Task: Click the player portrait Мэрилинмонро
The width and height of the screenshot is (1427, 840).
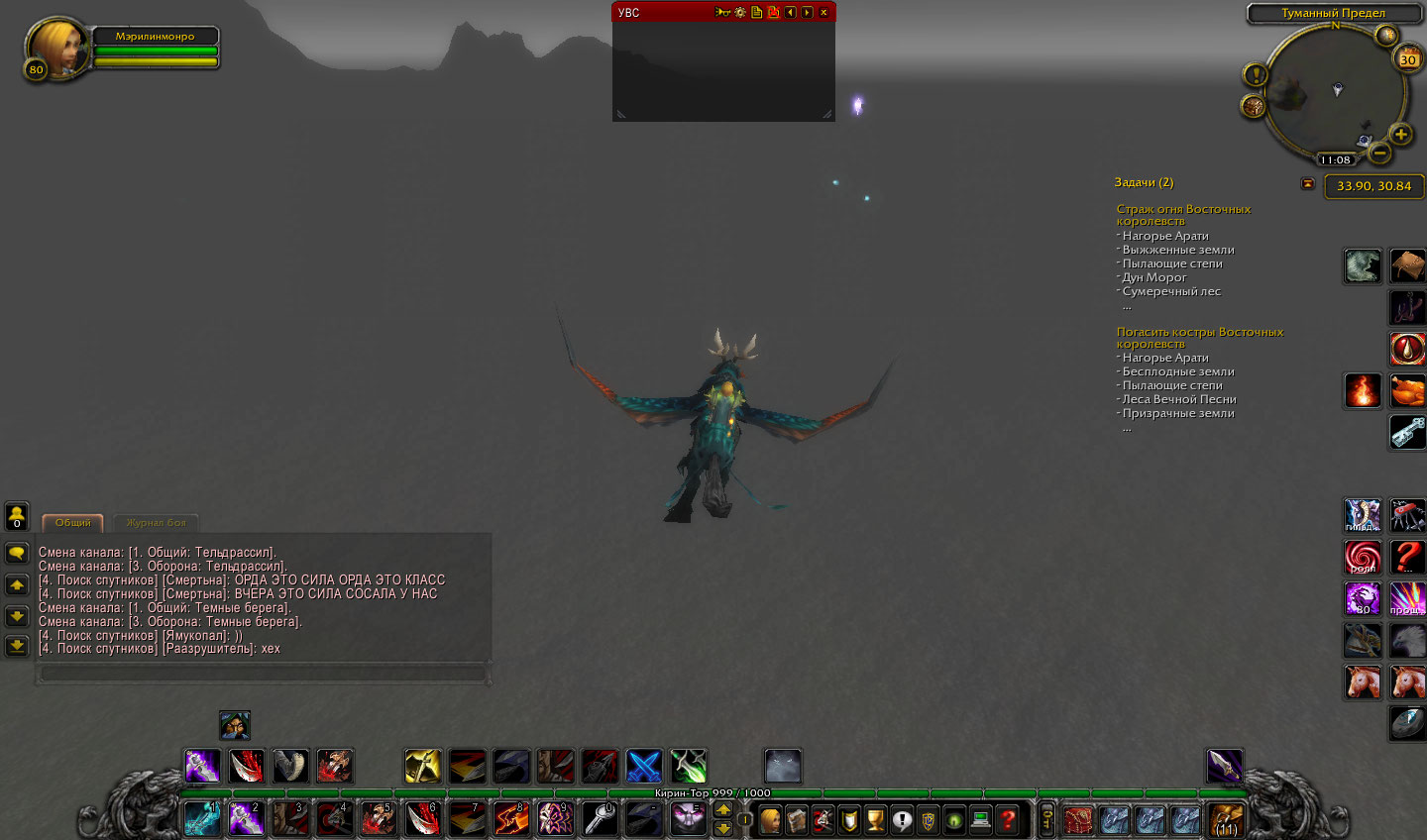Action: (57, 47)
